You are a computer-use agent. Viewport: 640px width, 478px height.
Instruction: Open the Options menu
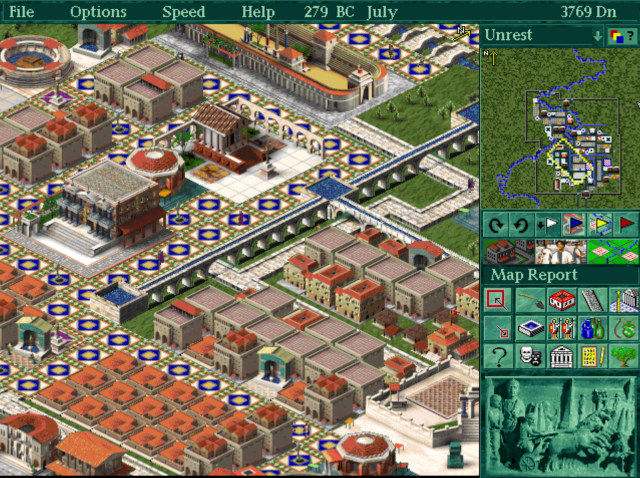(98, 12)
